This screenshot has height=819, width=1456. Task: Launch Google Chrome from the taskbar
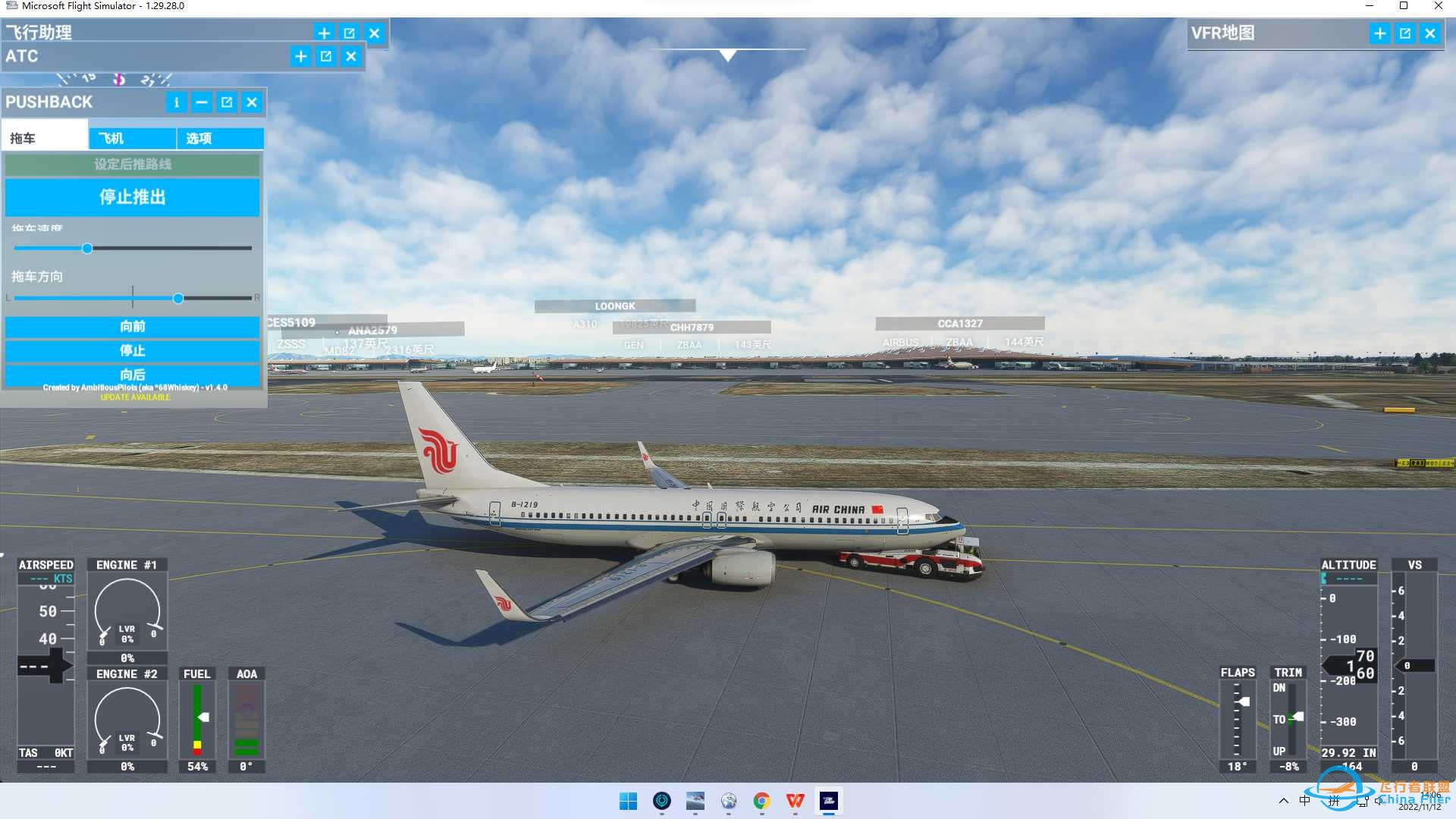pos(762,802)
